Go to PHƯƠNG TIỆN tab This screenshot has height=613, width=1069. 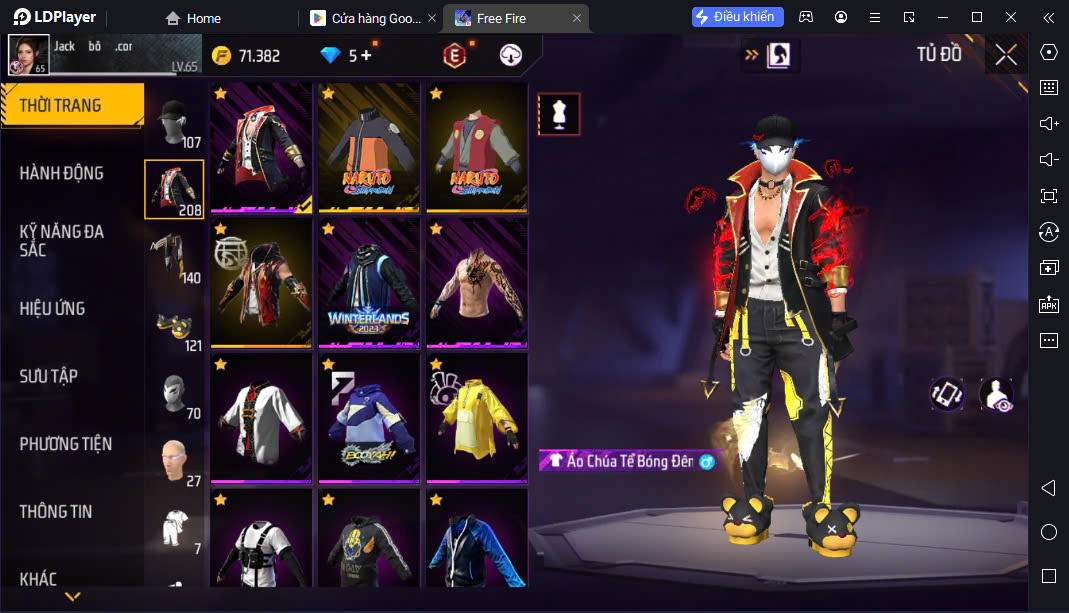point(66,443)
